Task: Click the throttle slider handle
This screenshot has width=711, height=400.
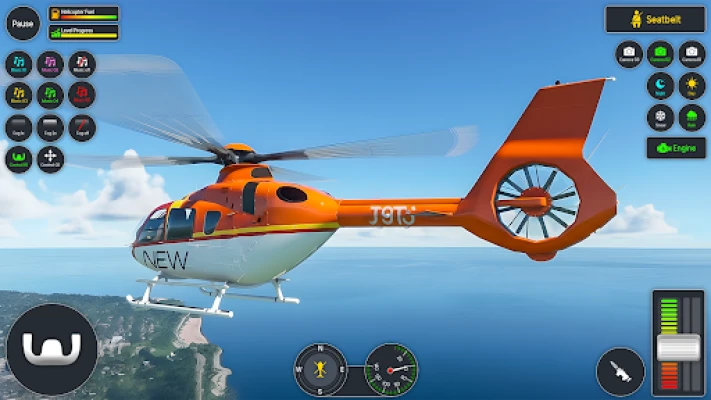Action: [678, 348]
